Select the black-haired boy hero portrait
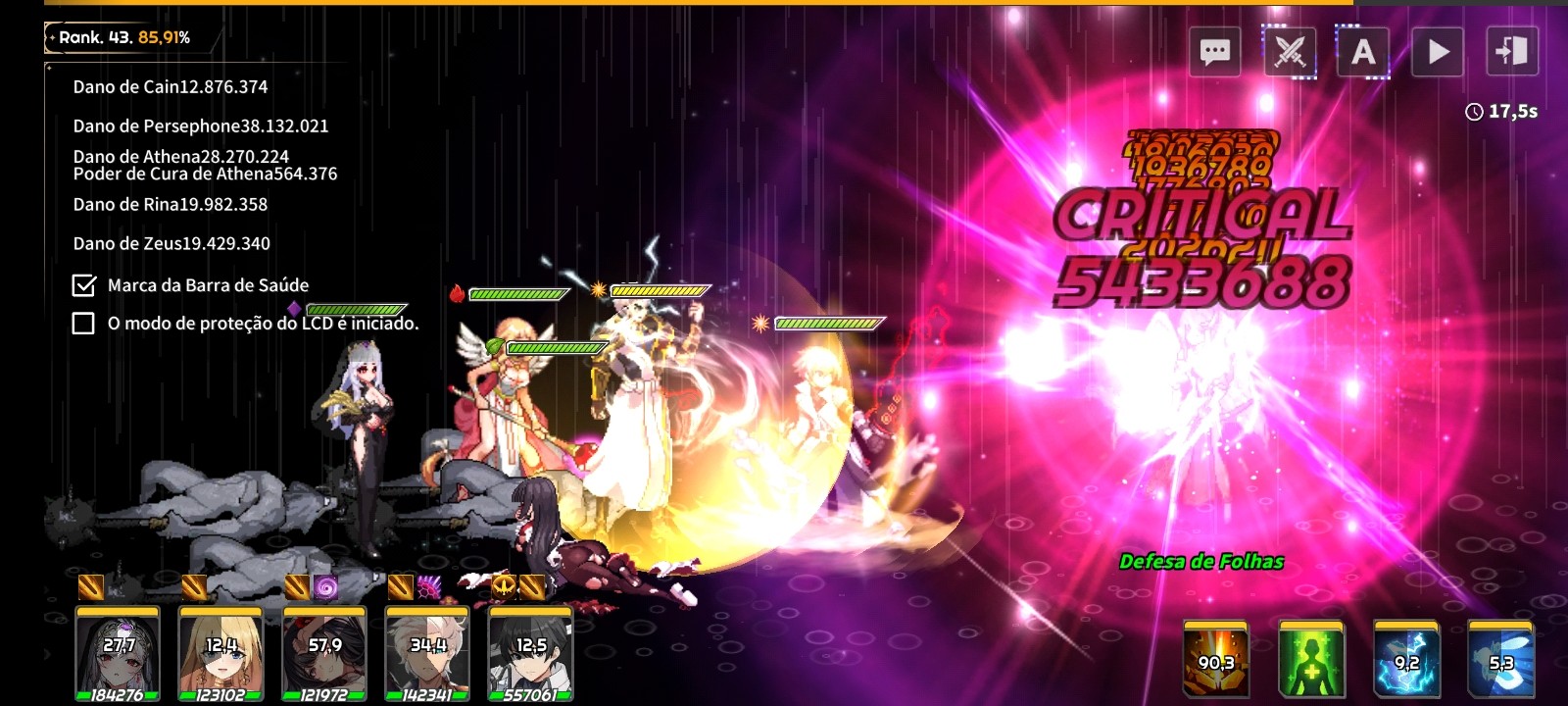Image resolution: width=1568 pixels, height=706 pixels. pos(530,652)
